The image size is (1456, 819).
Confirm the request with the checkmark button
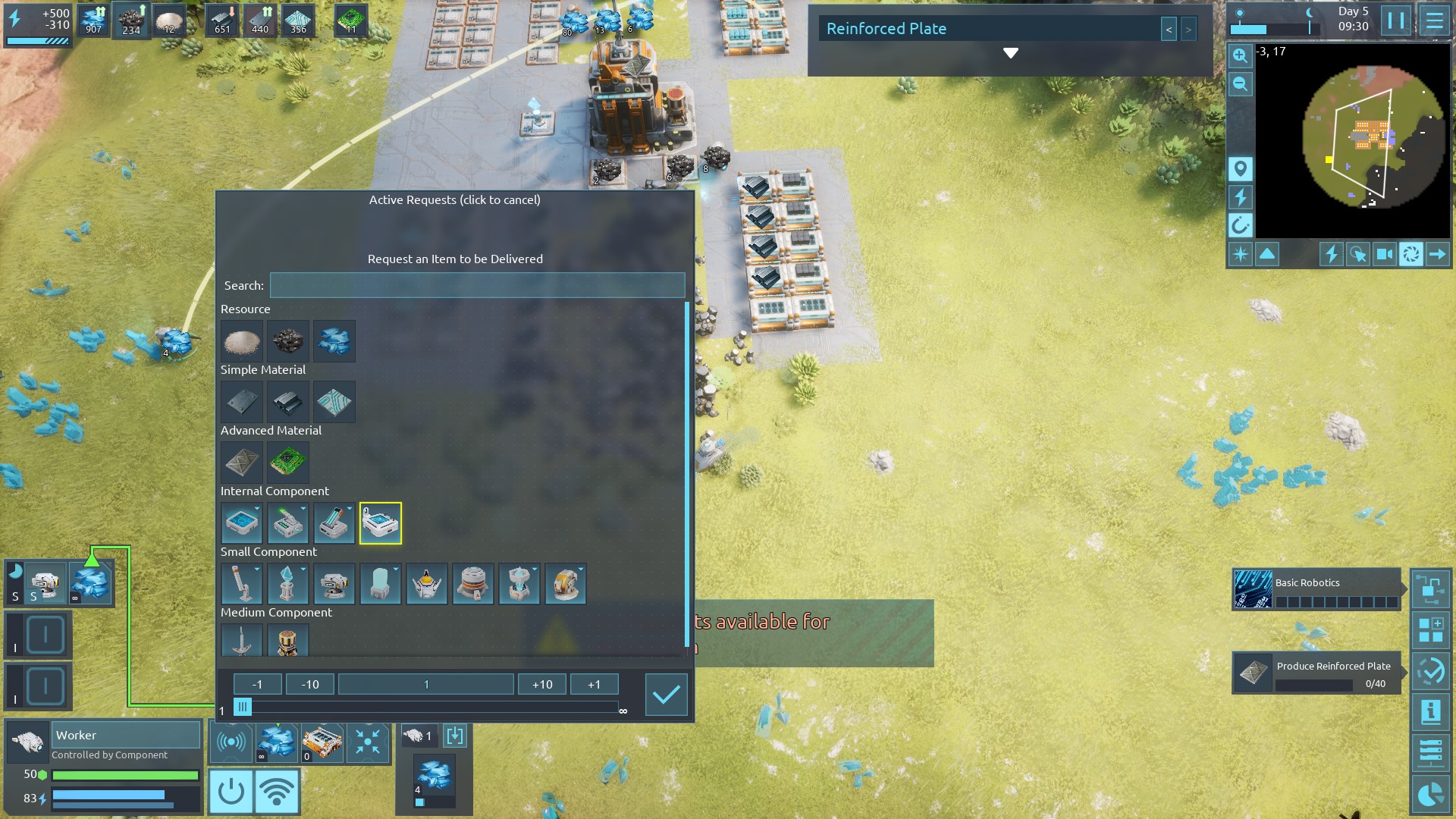click(x=666, y=695)
